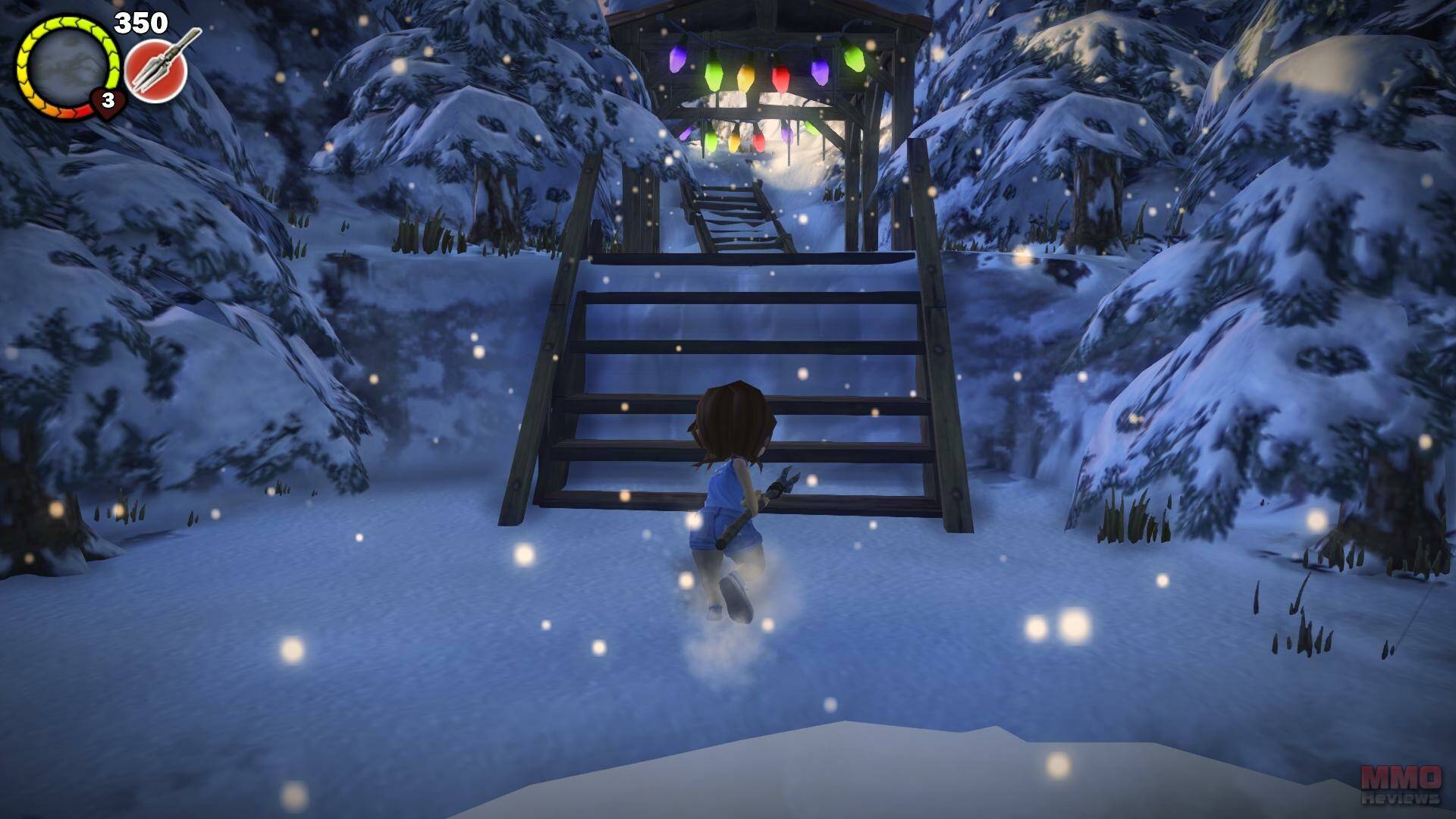Click the MMO Reviews watermark logo

(x=1400, y=784)
